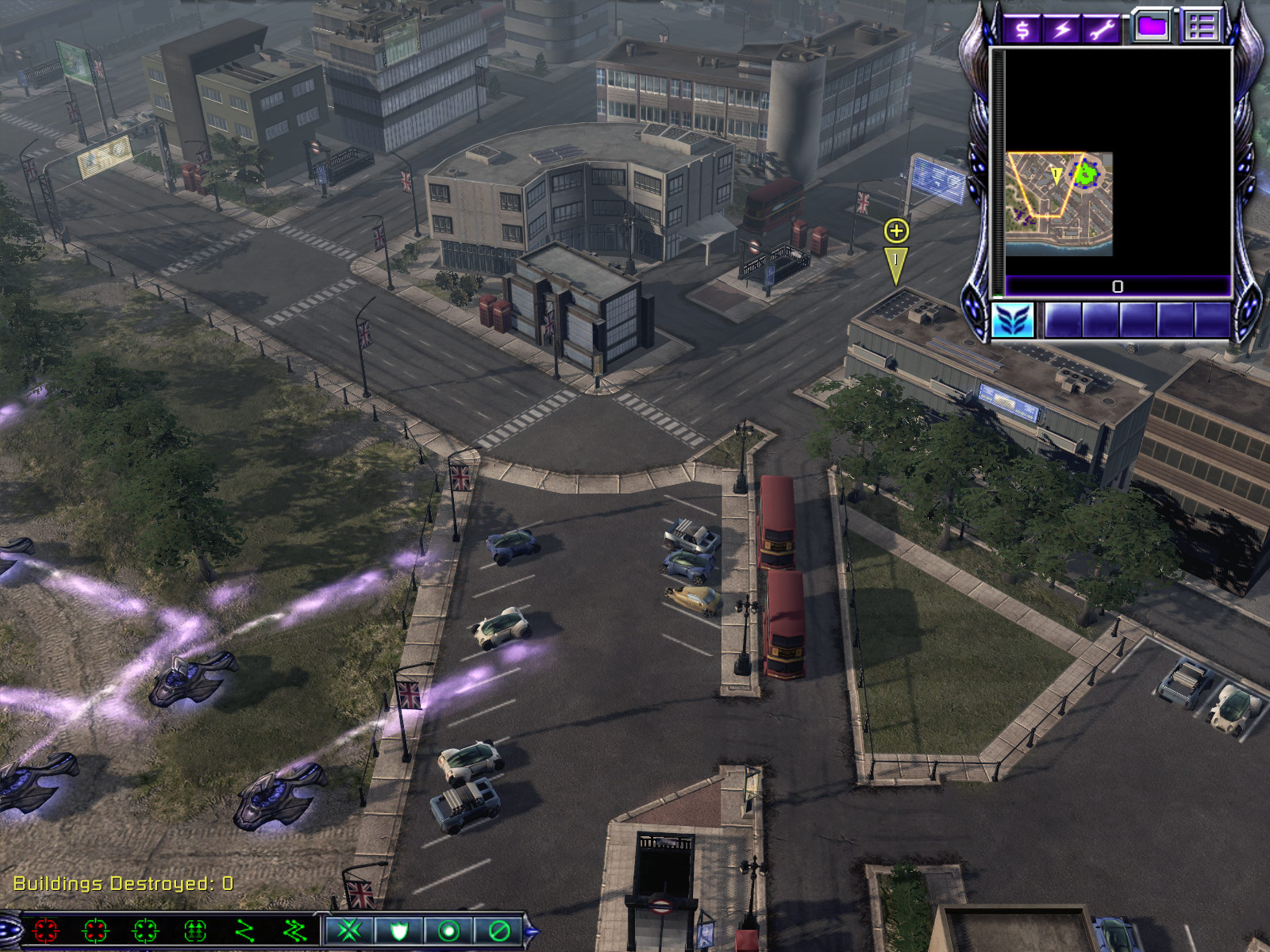Activate the lightning bolt power toggle button
1270x952 pixels.
coord(1062,29)
